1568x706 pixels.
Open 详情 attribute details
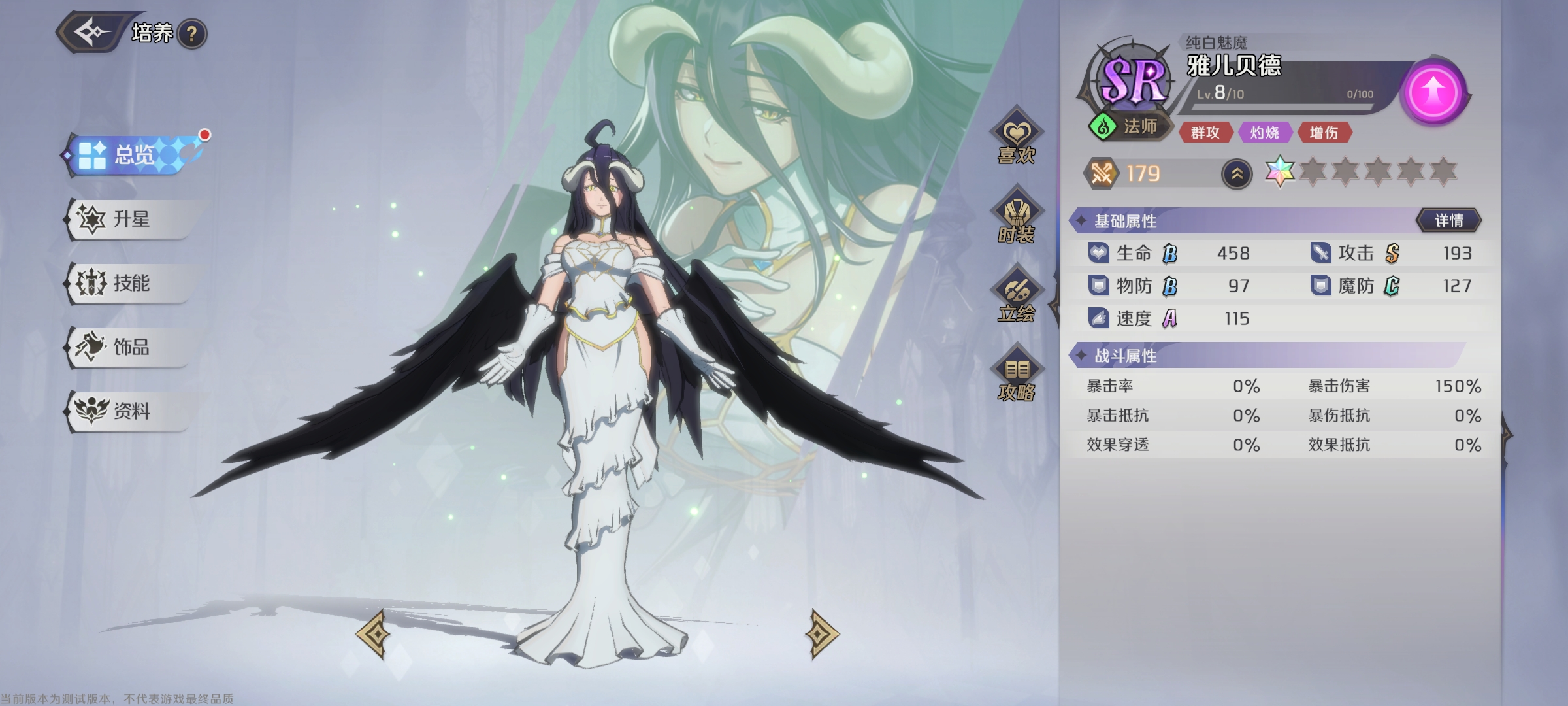pos(1448,220)
